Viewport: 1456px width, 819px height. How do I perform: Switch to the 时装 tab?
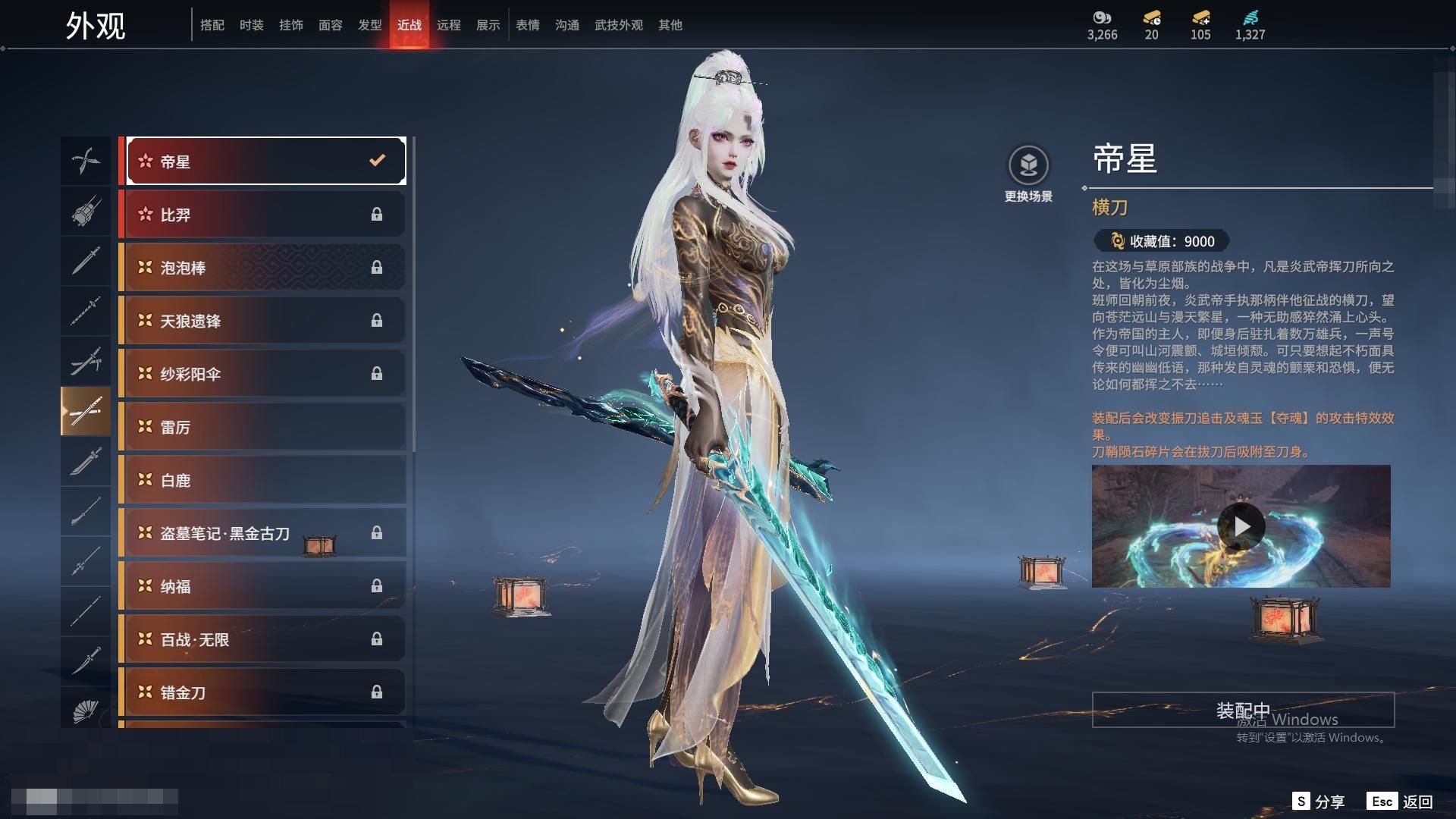[x=251, y=25]
